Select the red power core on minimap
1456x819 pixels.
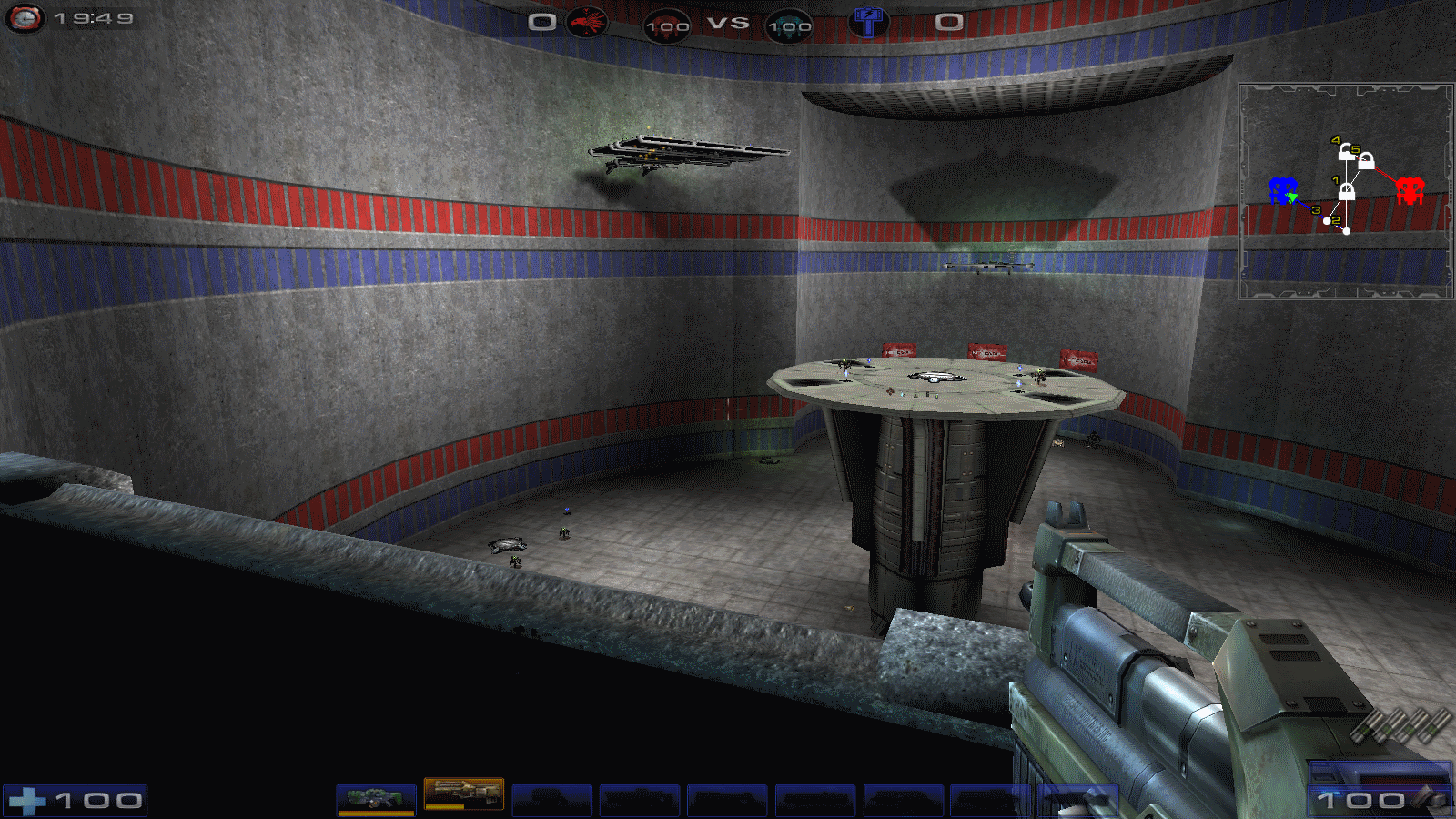coord(1409,191)
